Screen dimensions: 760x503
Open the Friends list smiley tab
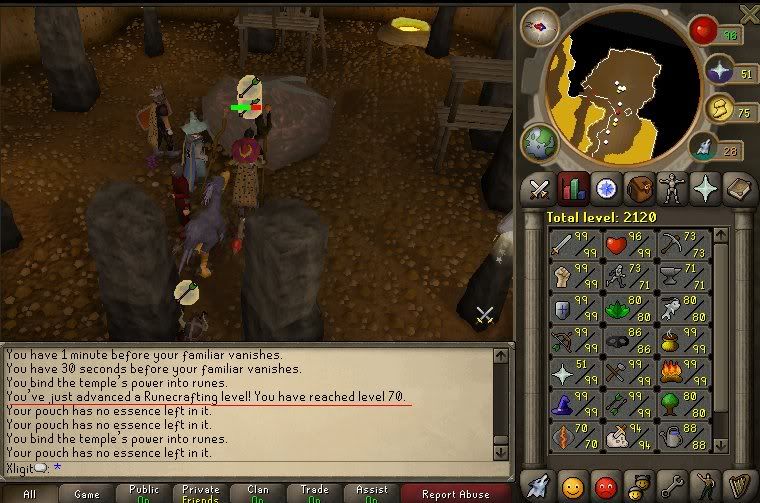(x=573, y=486)
